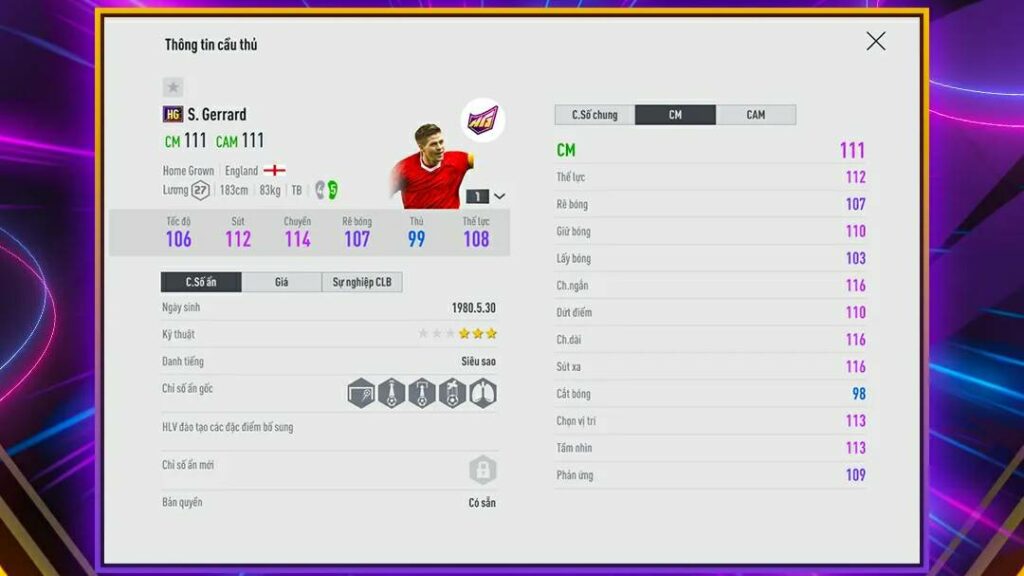Select the CM stats tab
This screenshot has width=1024, height=576.
pyautogui.click(x=675, y=115)
